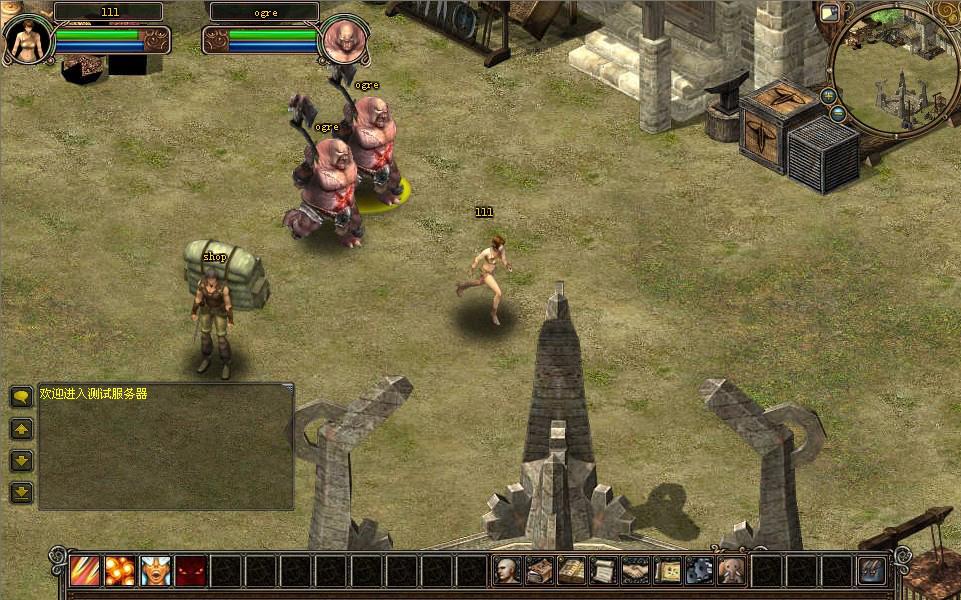
Task: Open the book icon in toolbar
Action: coord(572,571)
